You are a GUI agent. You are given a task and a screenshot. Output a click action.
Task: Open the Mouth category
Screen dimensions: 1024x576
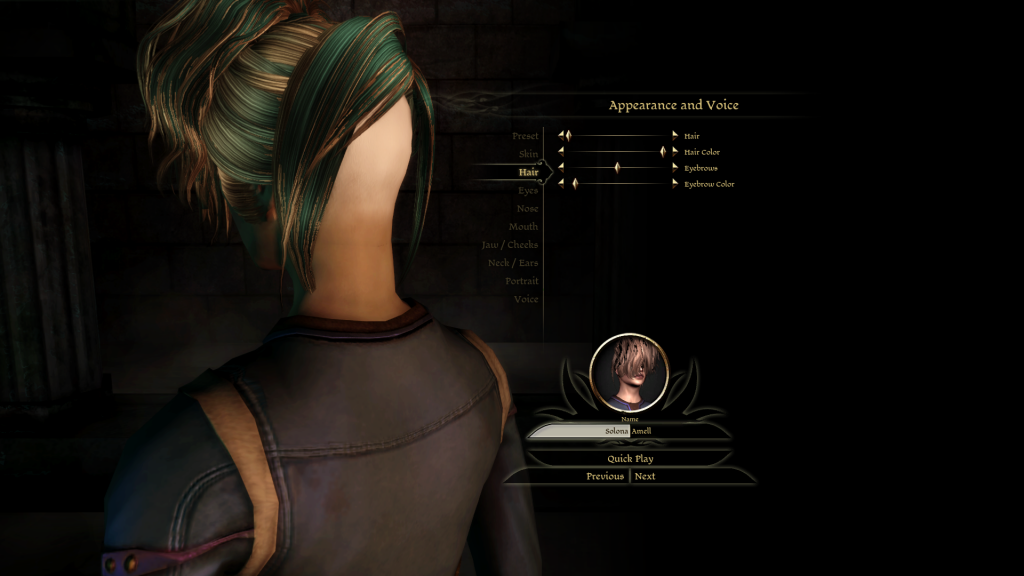point(524,227)
